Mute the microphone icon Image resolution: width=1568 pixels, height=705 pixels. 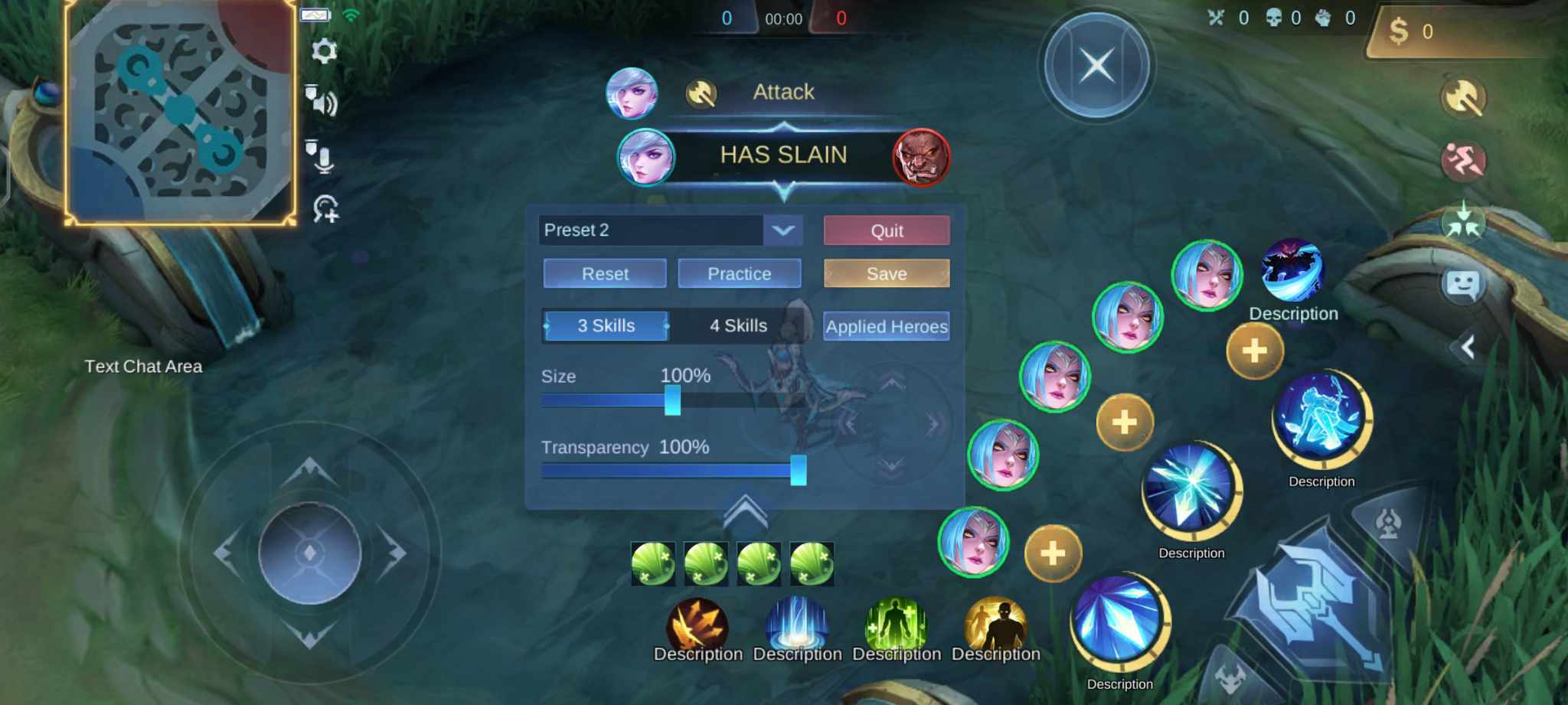point(325,155)
